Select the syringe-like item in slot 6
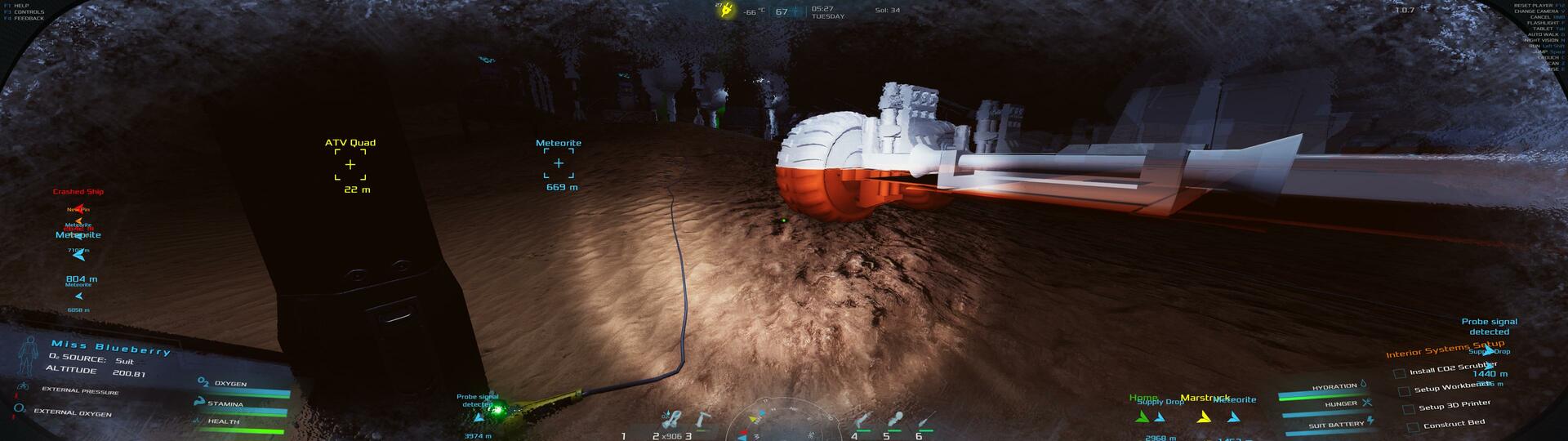 925,421
